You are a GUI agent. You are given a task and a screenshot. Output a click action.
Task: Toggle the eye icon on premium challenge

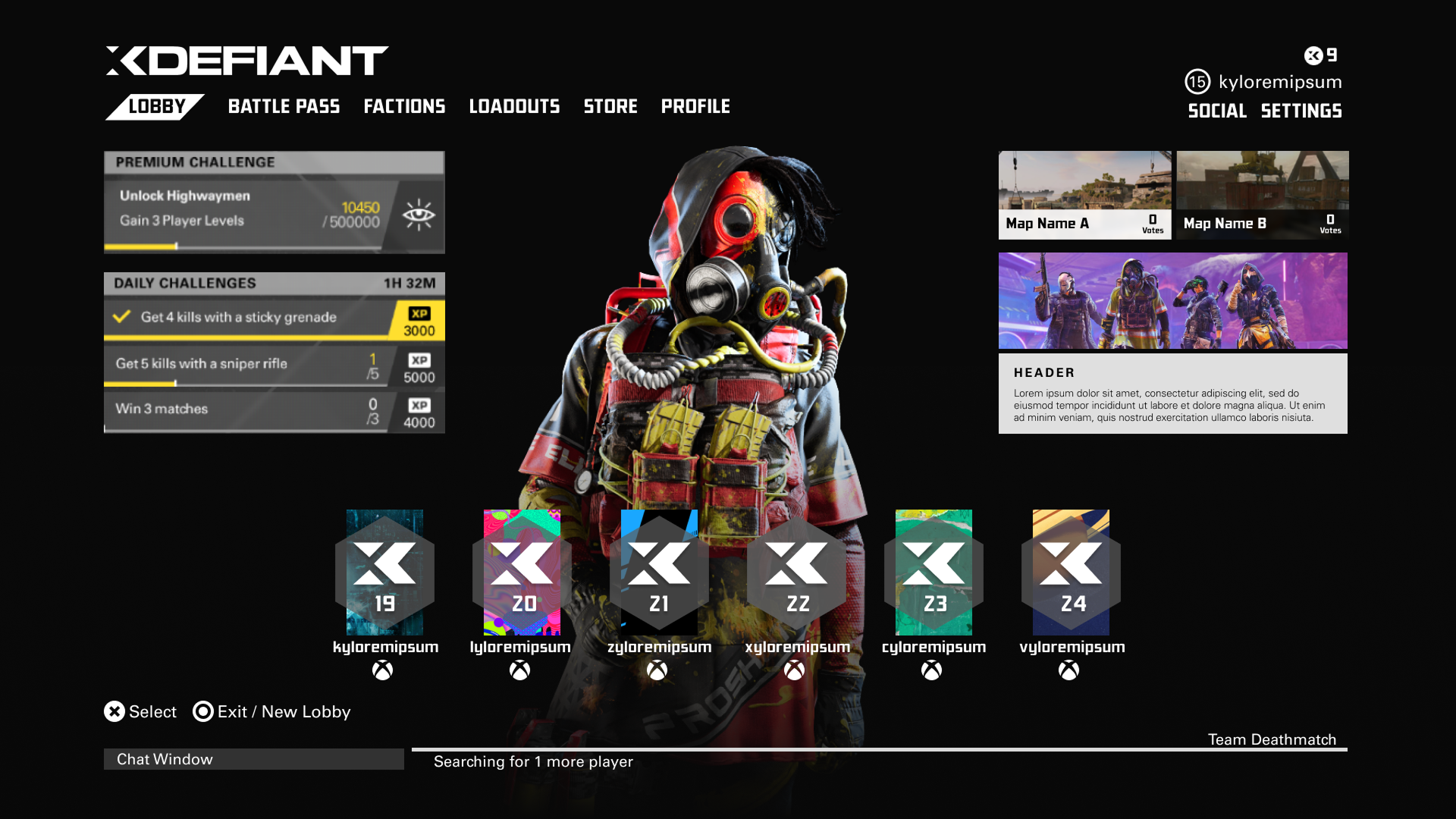point(419,215)
